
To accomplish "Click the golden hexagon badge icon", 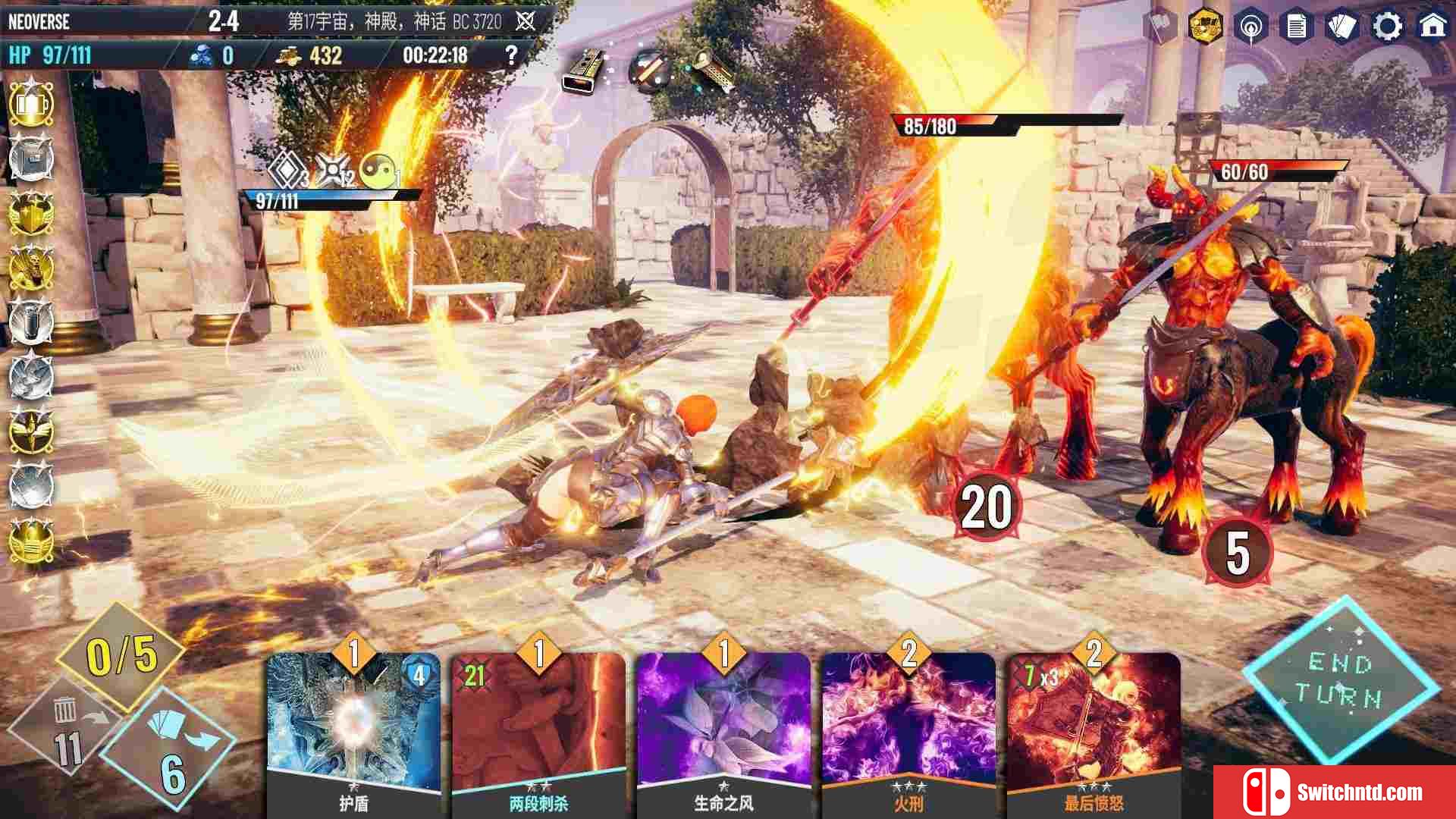I will 1203,27.
